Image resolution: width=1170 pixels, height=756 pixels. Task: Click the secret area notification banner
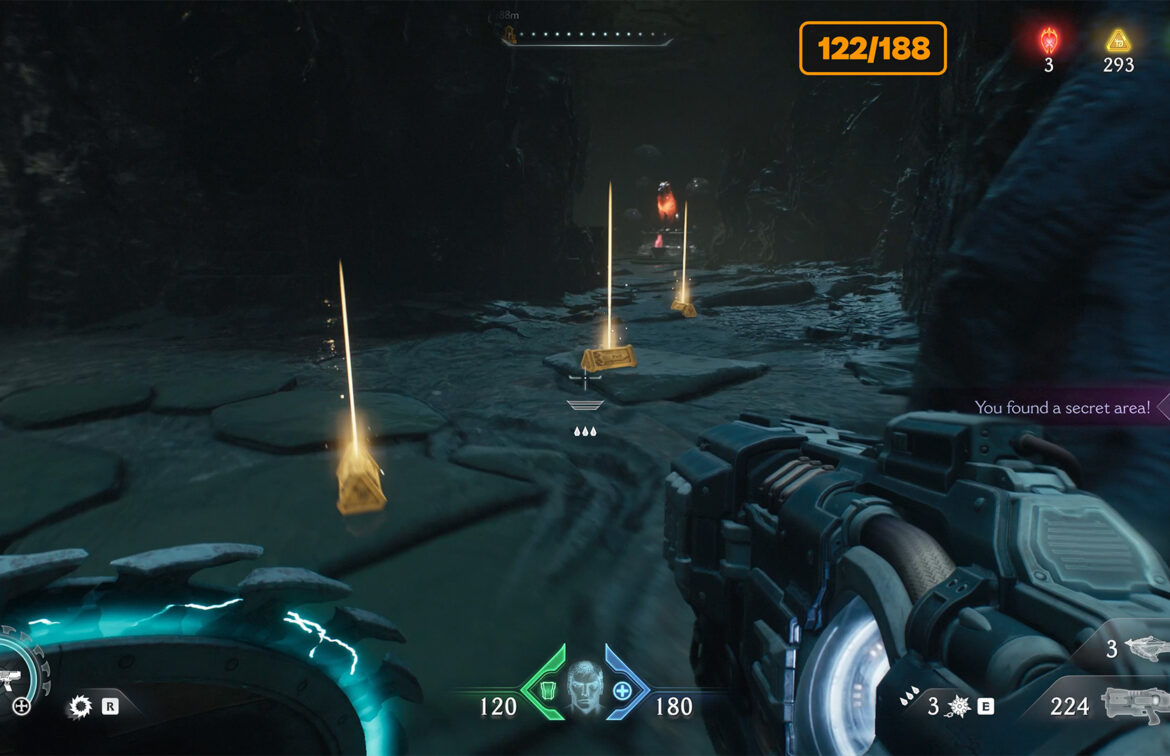click(1065, 407)
